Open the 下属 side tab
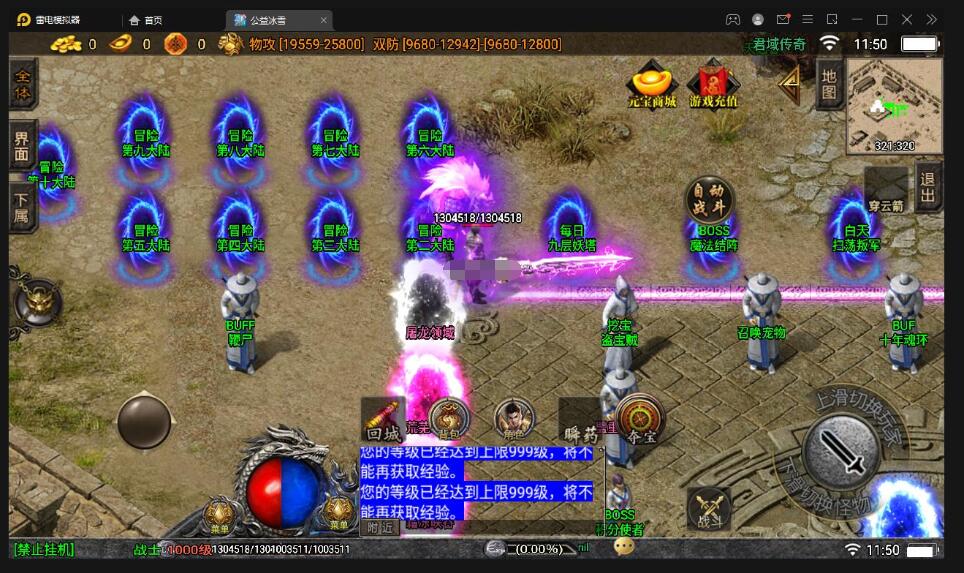Viewport: 964px width, 573px height. coord(23,207)
